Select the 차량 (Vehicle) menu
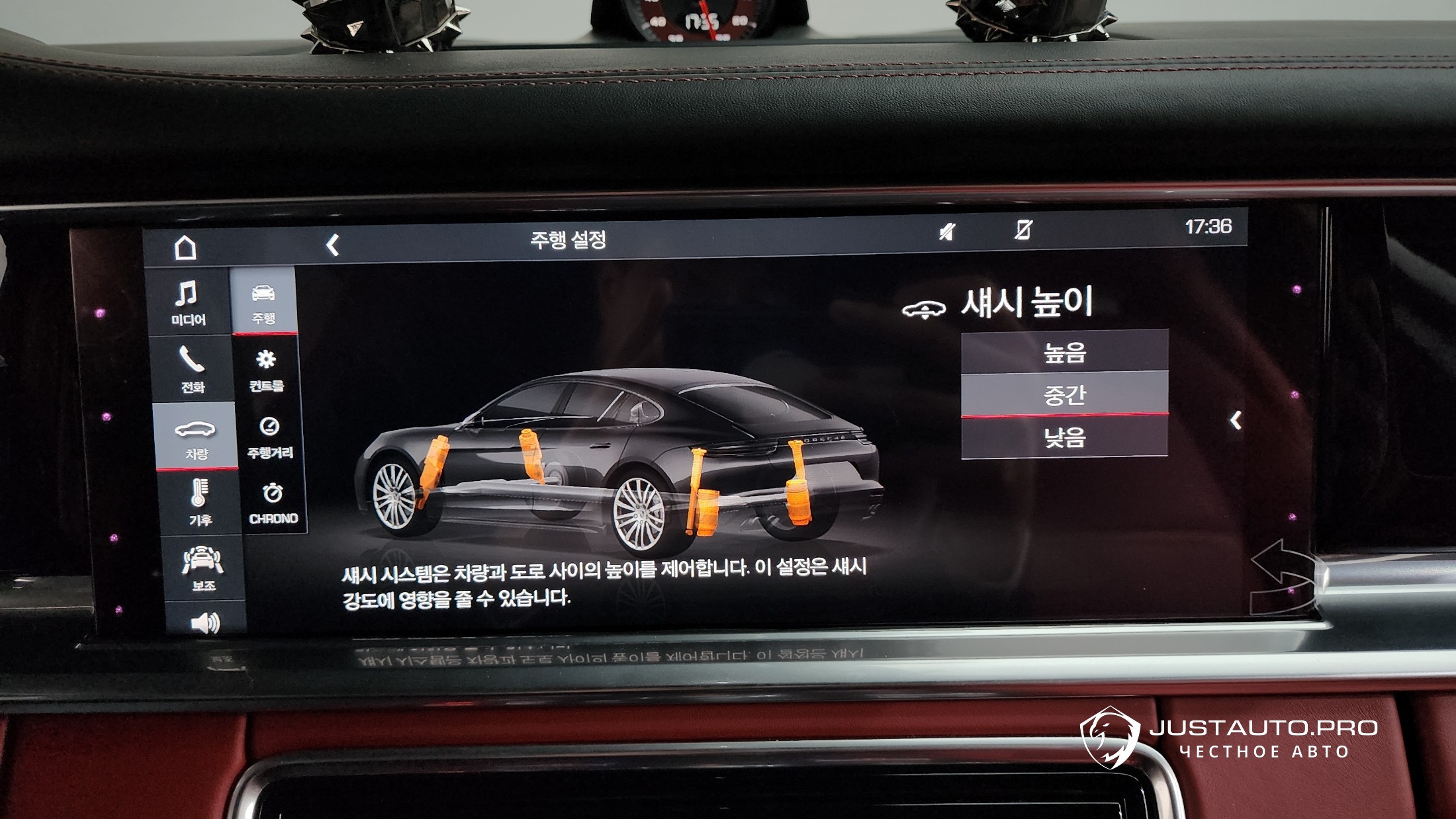The height and width of the screenshot is (819, 1456). pyautogui.click(x=195, y=438)
